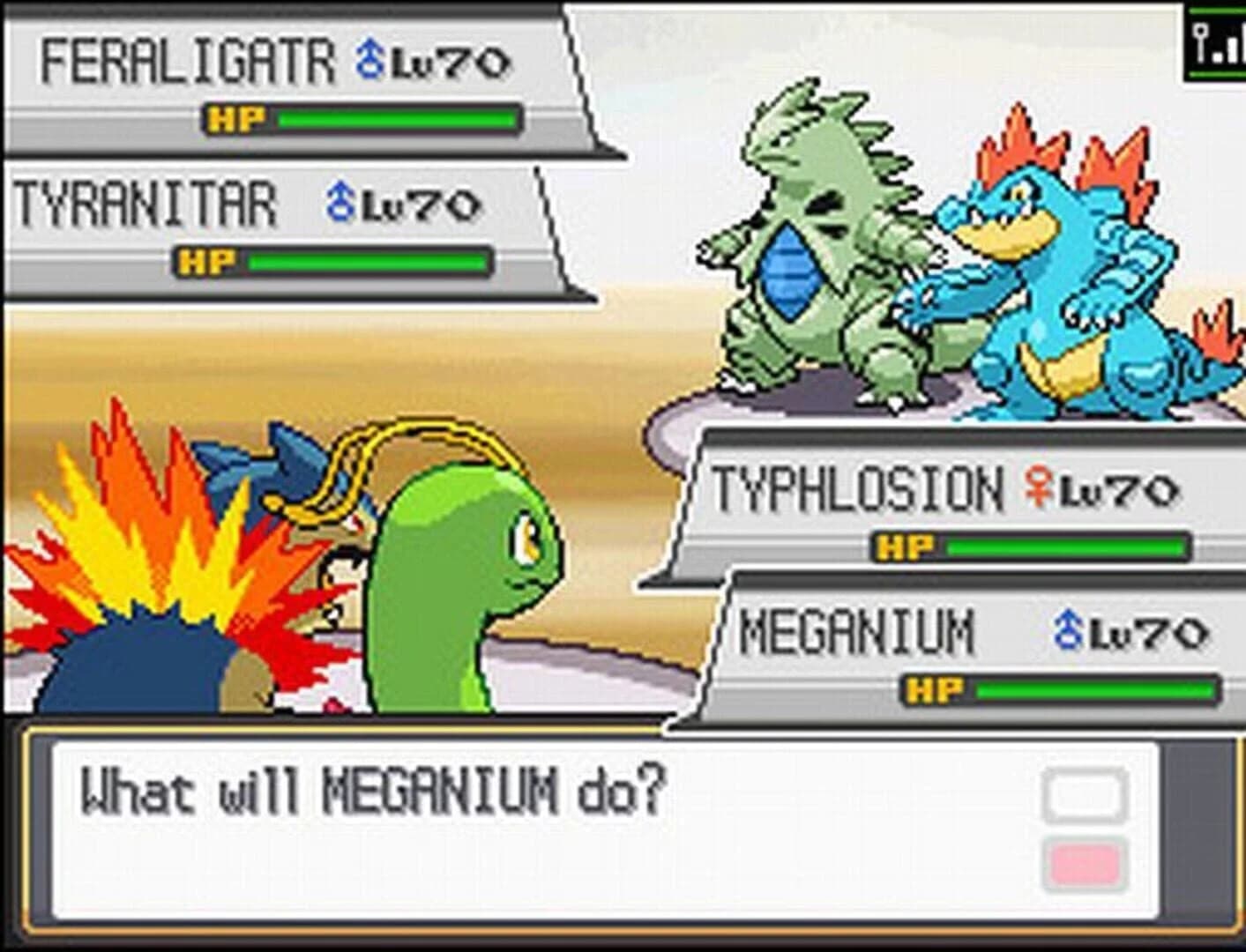Select the Tyranitar sprite
The height and width of the screenshot is (952, 1246).
tap(820, 264)
